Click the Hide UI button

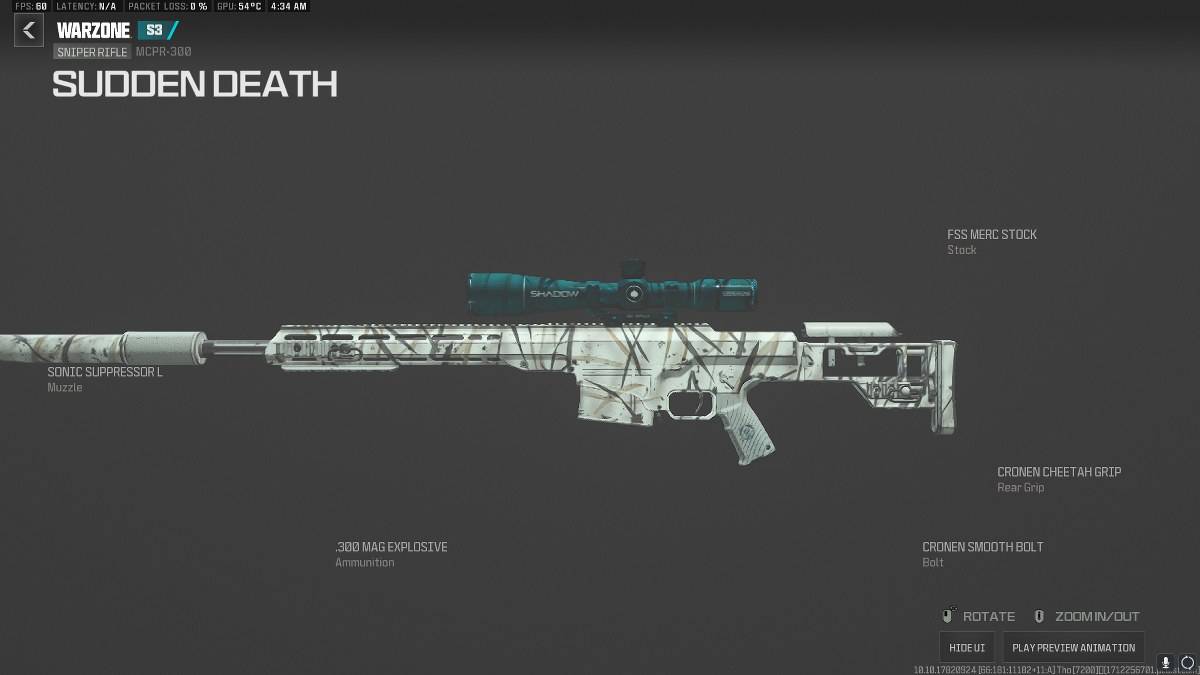(x=967, y=647)
